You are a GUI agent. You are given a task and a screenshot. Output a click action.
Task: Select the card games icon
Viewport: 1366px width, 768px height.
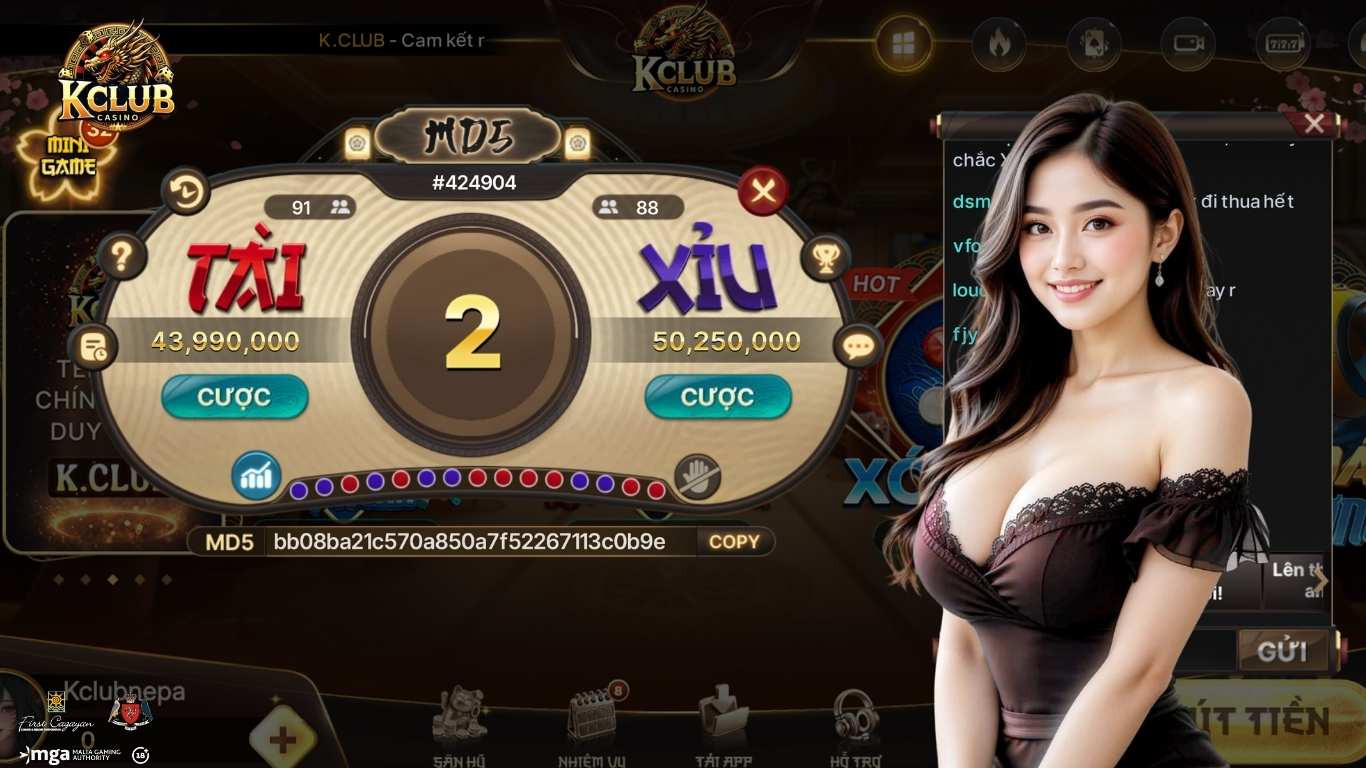coord(1094,44)
